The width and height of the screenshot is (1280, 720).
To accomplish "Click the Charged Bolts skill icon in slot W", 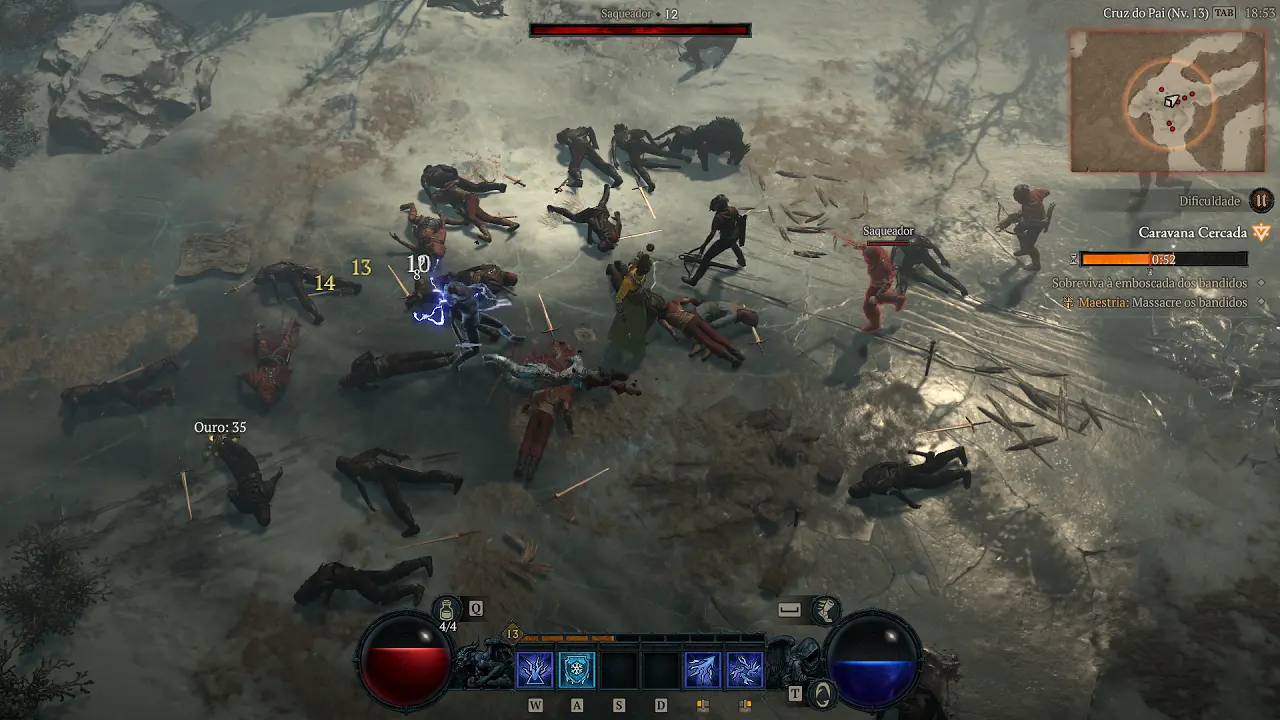I will 534,669.
